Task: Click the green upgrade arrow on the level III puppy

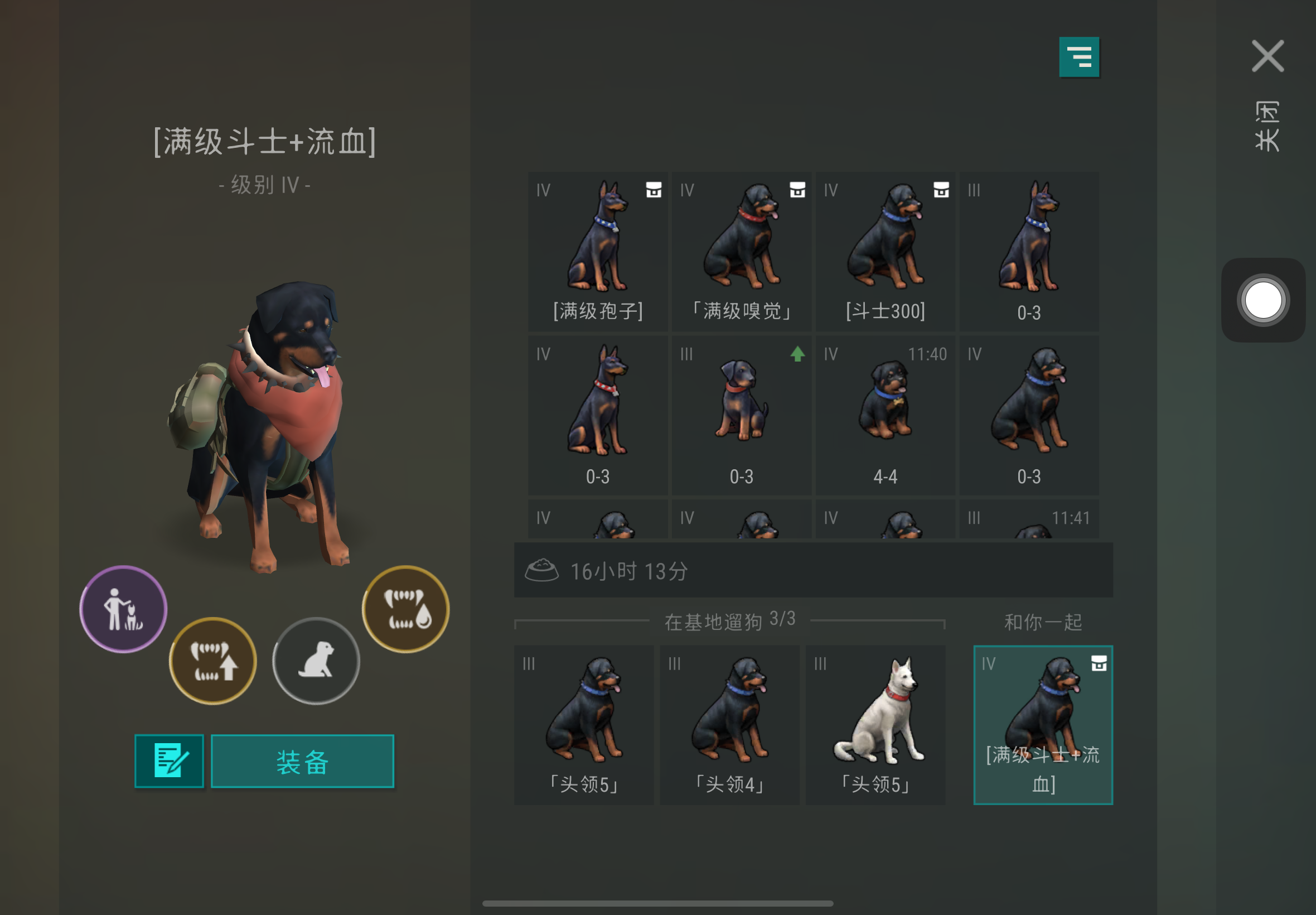Action: coord(797,354)
